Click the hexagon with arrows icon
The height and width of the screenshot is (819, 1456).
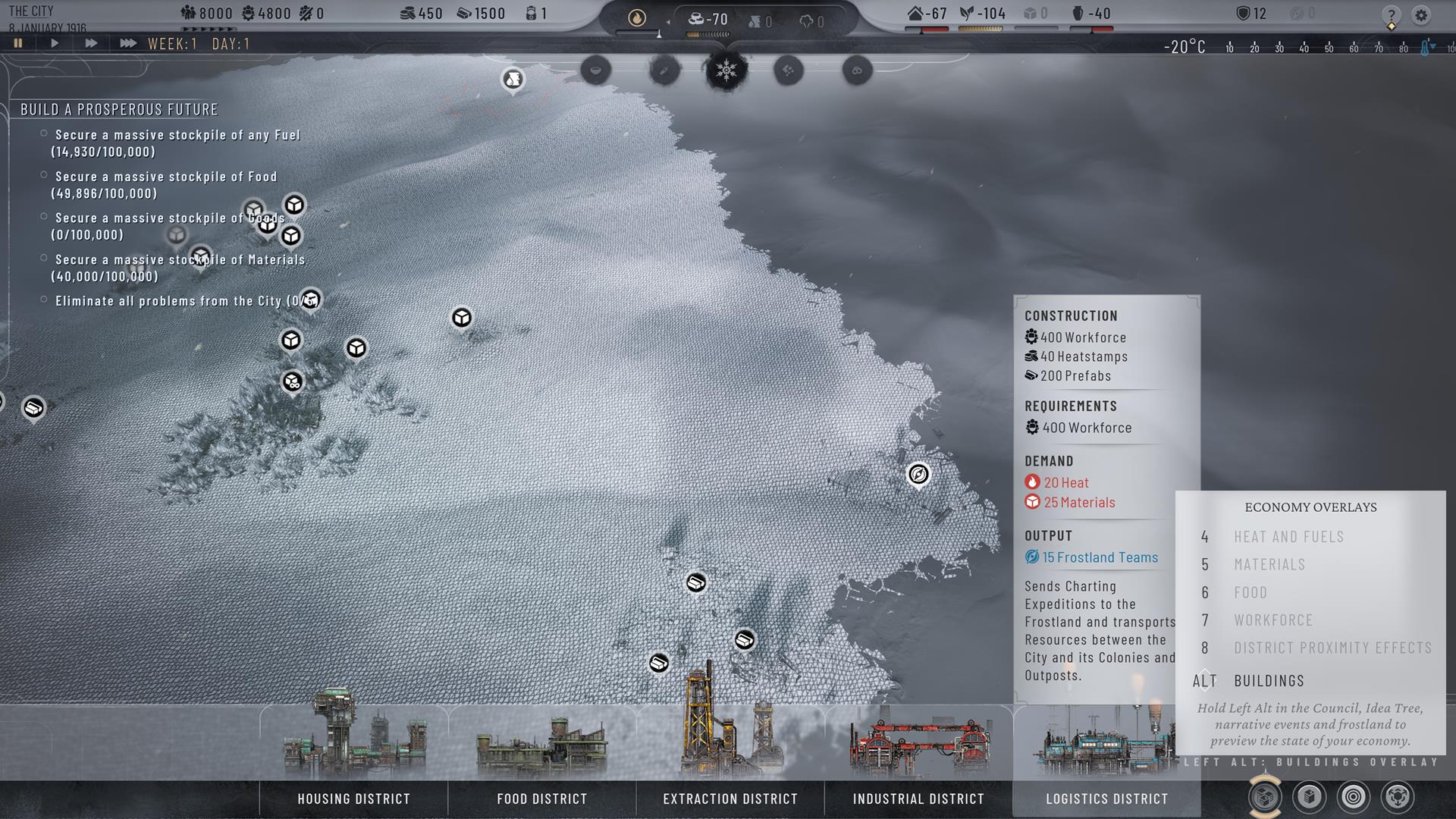1398,796
